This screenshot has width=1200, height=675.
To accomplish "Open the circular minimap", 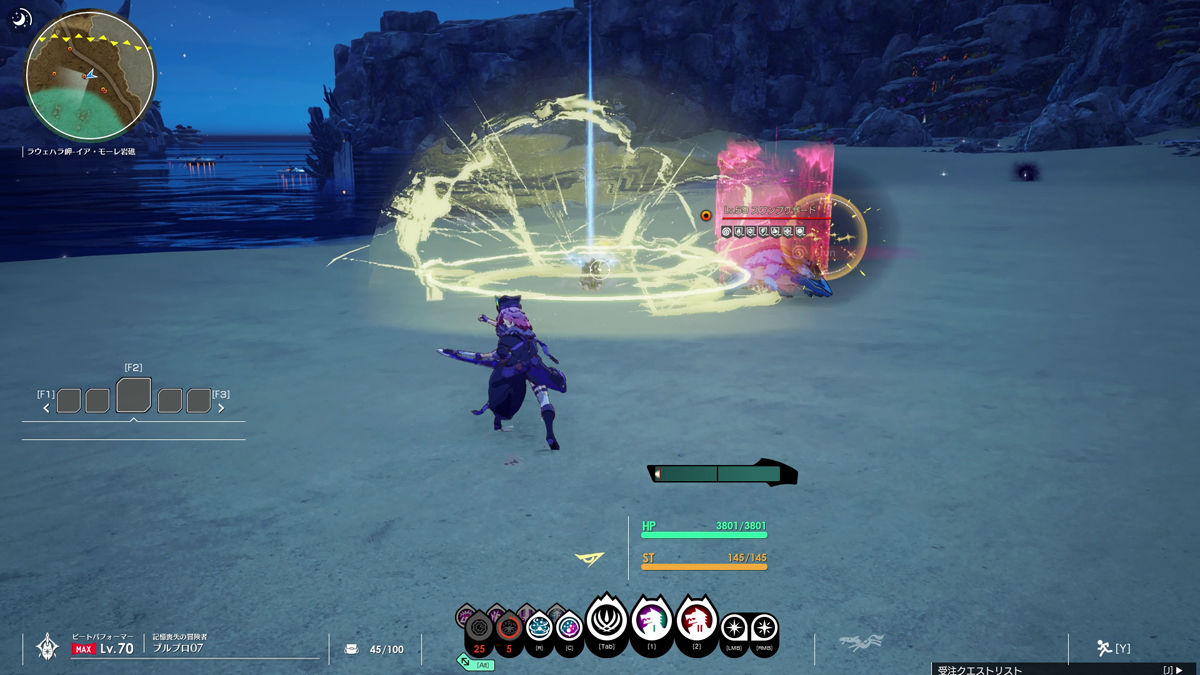I will tap(90, 77).
